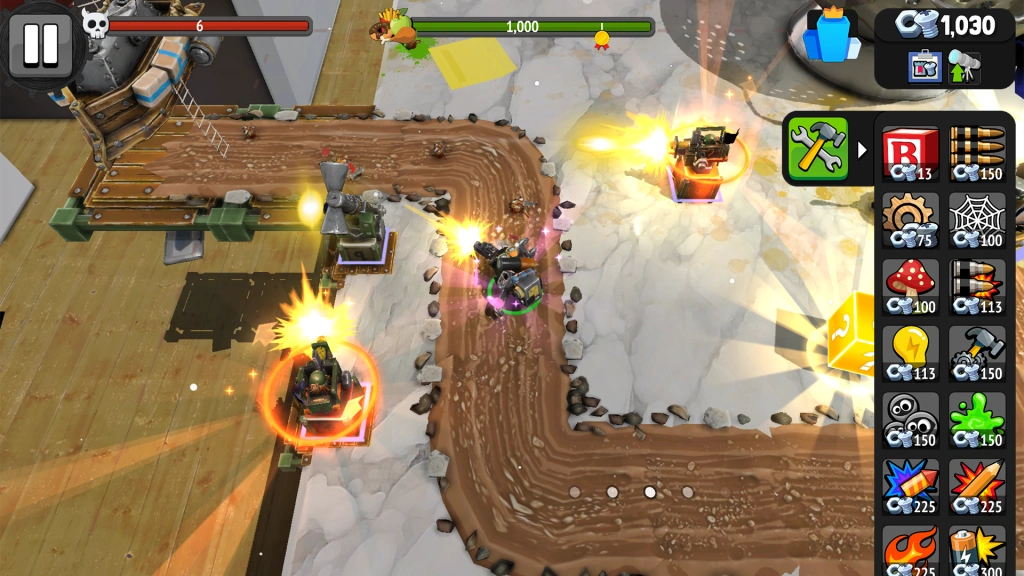Select the flame tower icon
Viewport: 1024px width, 576px height.
pyautogui.click(x=911, y=548)
